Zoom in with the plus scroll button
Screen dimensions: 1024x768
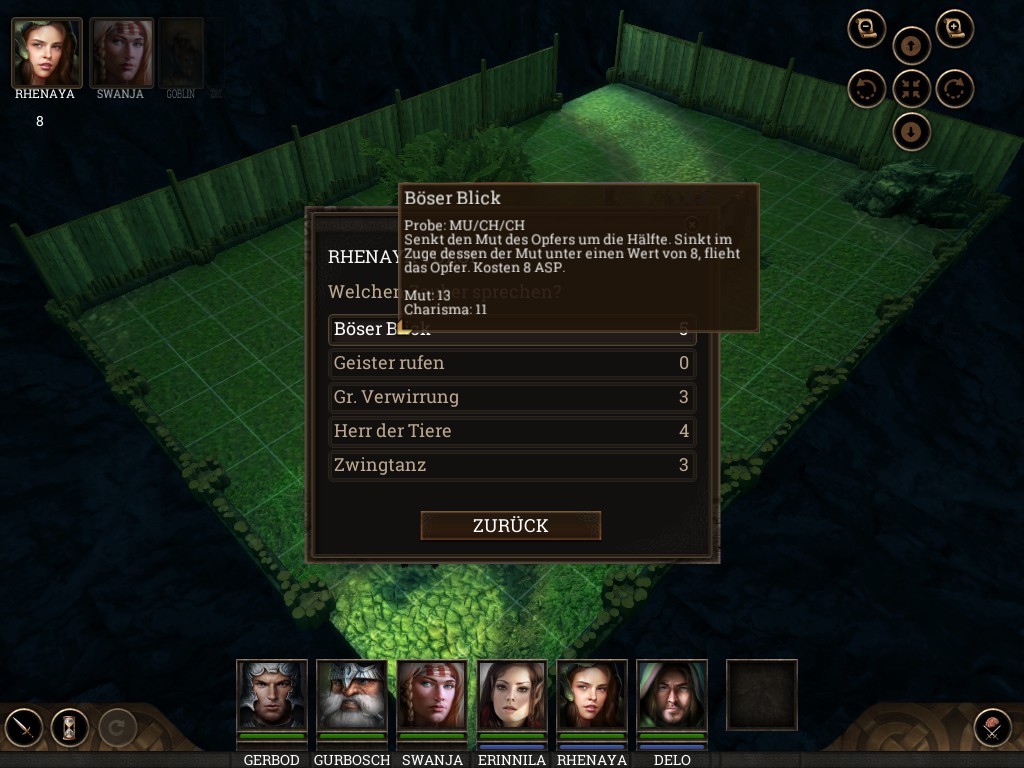955,28
